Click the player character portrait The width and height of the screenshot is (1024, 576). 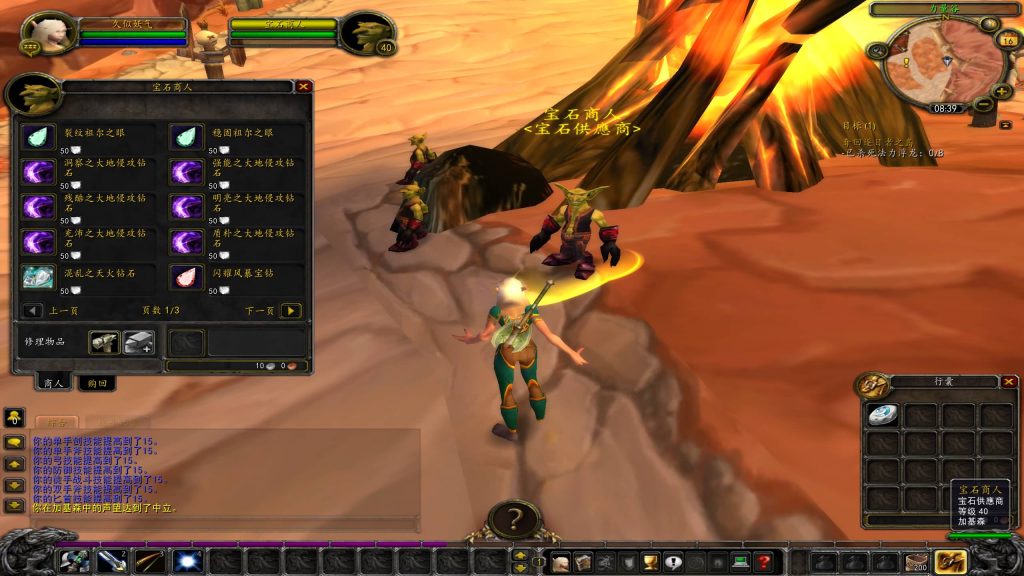[x=47, y=33]
